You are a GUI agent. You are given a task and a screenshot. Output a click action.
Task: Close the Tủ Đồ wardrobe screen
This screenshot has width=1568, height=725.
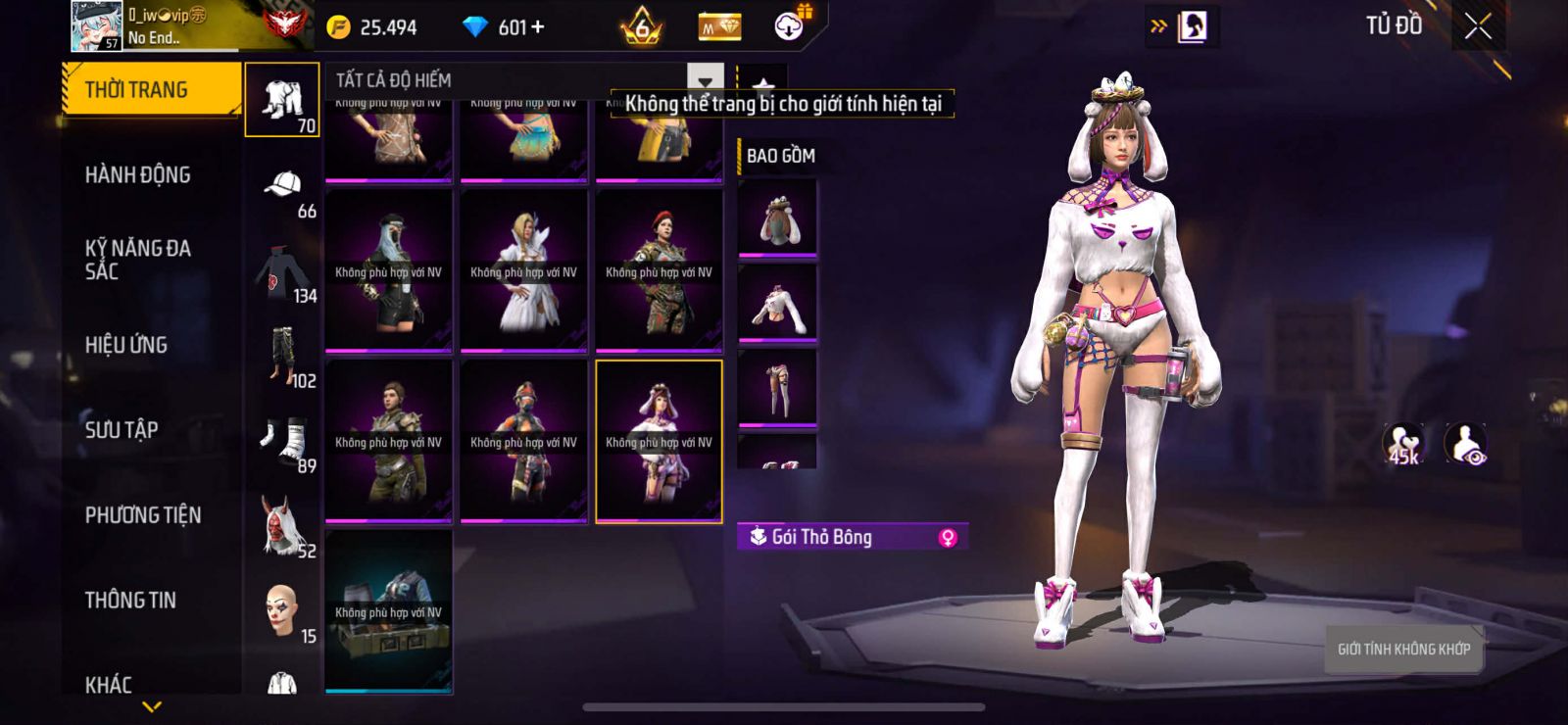click(1478, 26)
